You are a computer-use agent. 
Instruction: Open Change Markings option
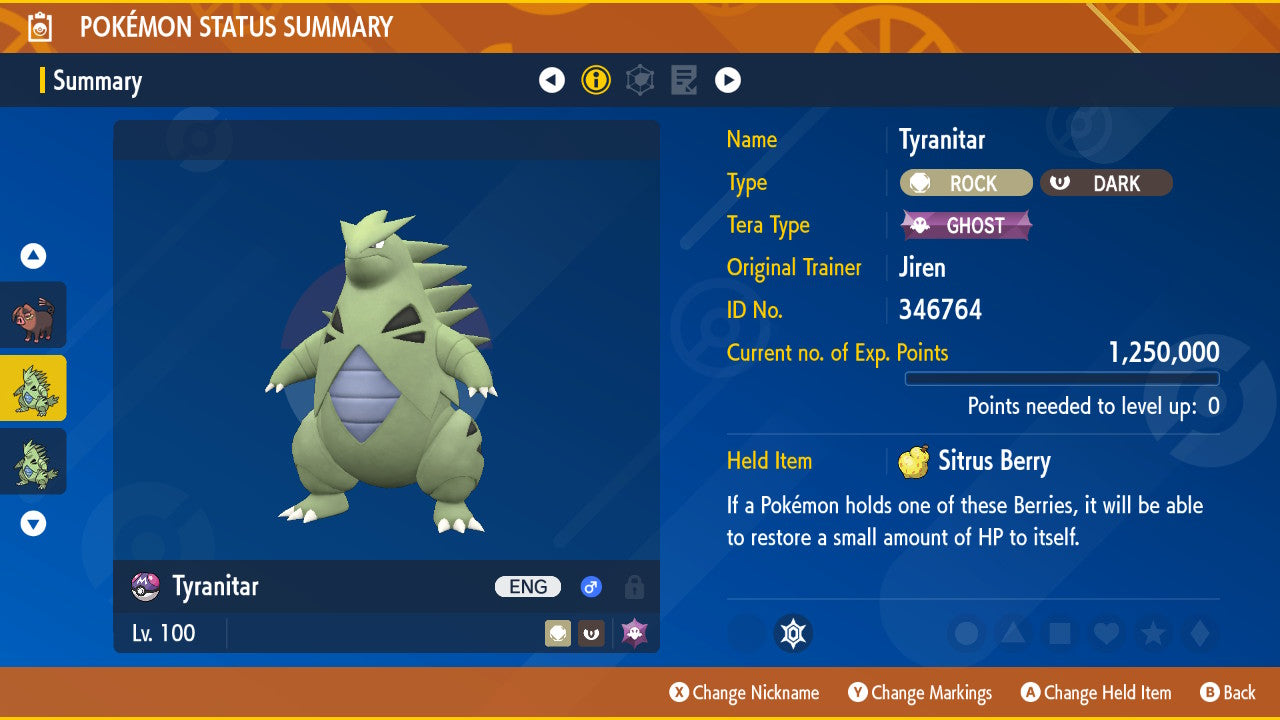[920, 693]
